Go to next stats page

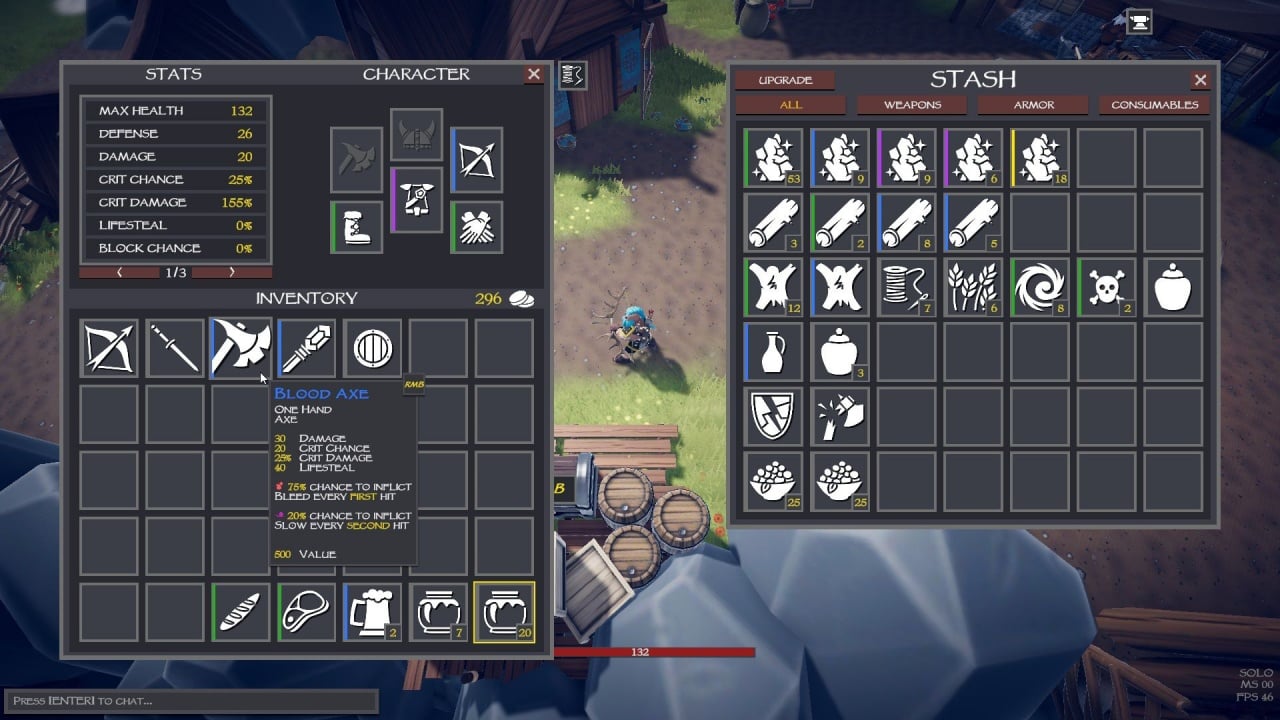tap(232, 272)
